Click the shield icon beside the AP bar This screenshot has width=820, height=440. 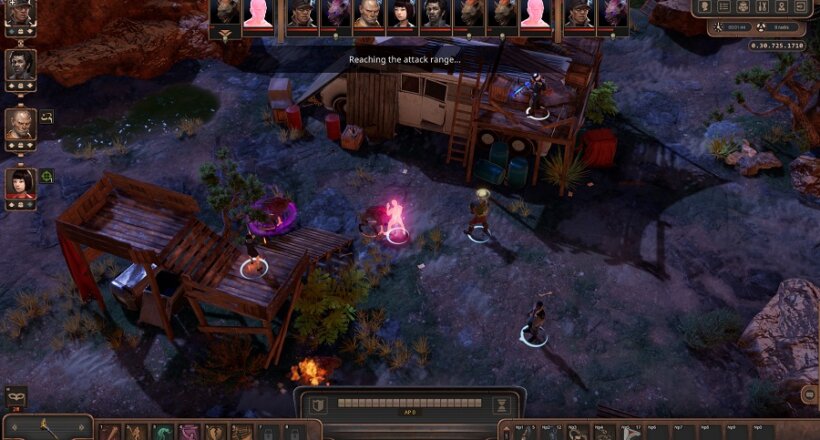(316, 405)
